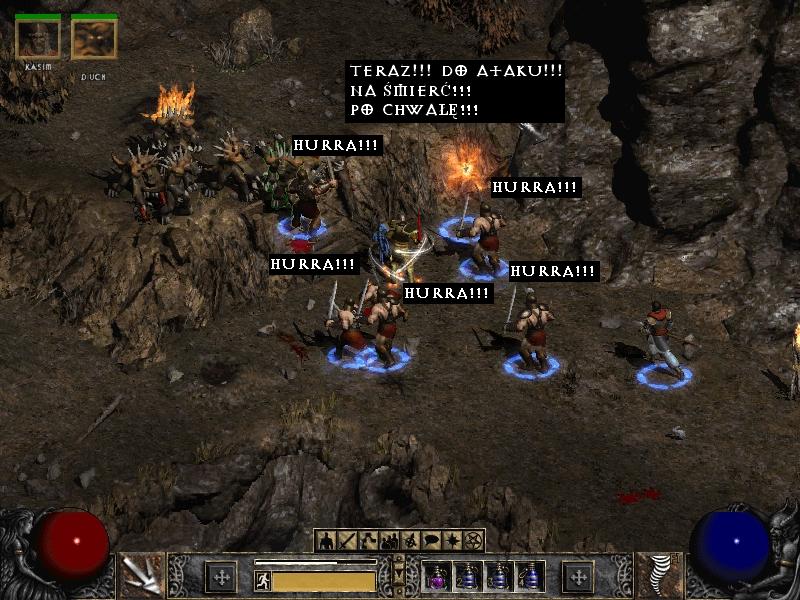Image resolution: width=800 pixels, height=600 pixels.
Task: Click the Duch summon portrait
Action: 94,39
